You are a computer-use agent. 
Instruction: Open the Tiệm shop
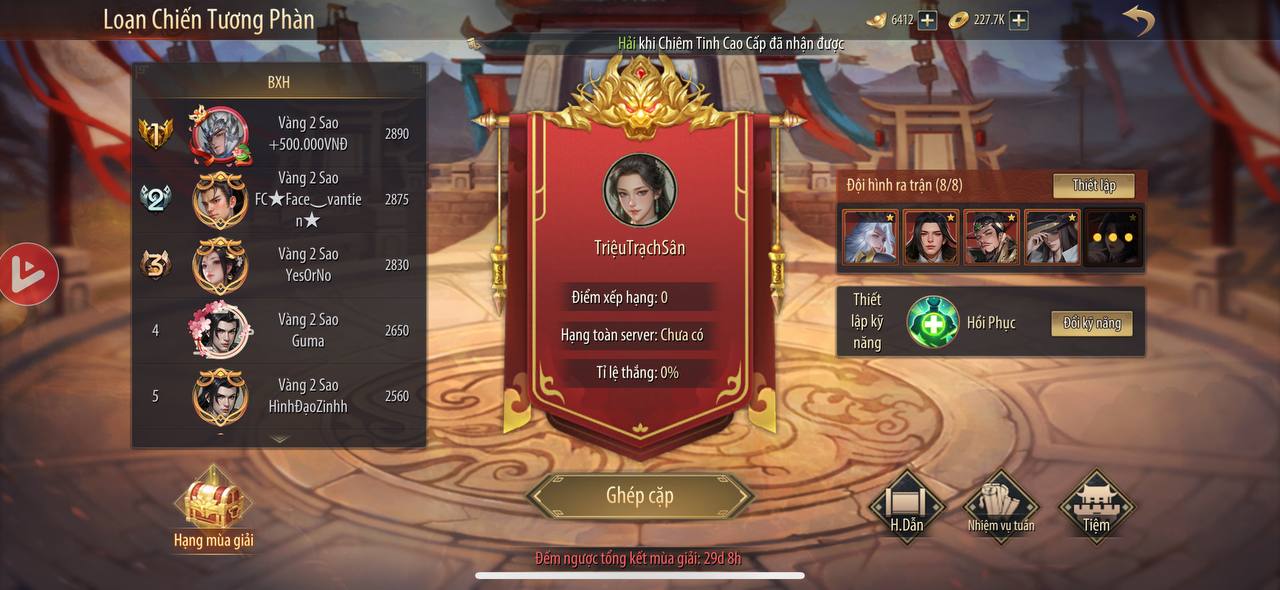click(1095, 506)
